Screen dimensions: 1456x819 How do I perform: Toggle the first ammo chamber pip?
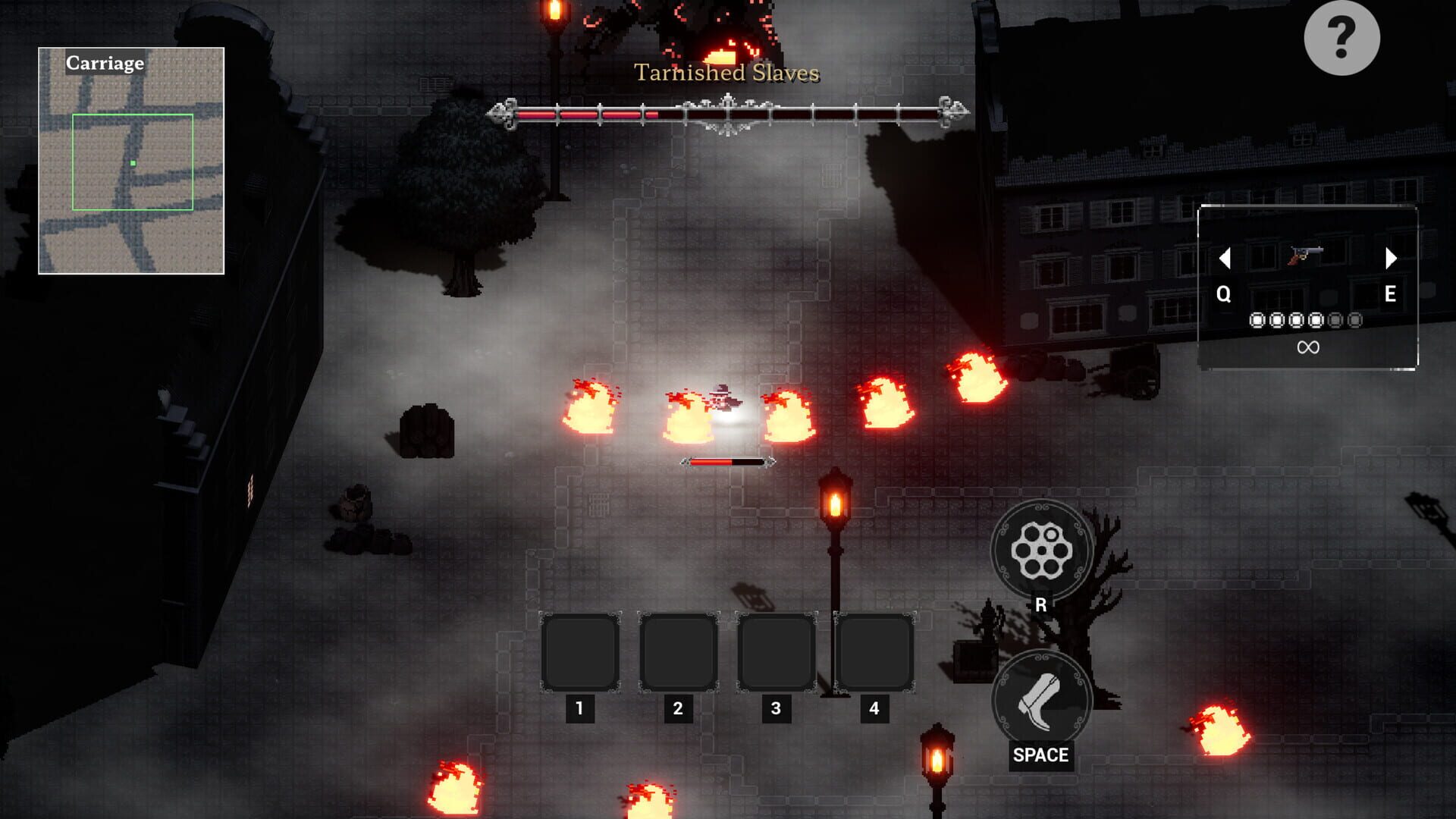pyautogui.click(x=1257, y=321)
